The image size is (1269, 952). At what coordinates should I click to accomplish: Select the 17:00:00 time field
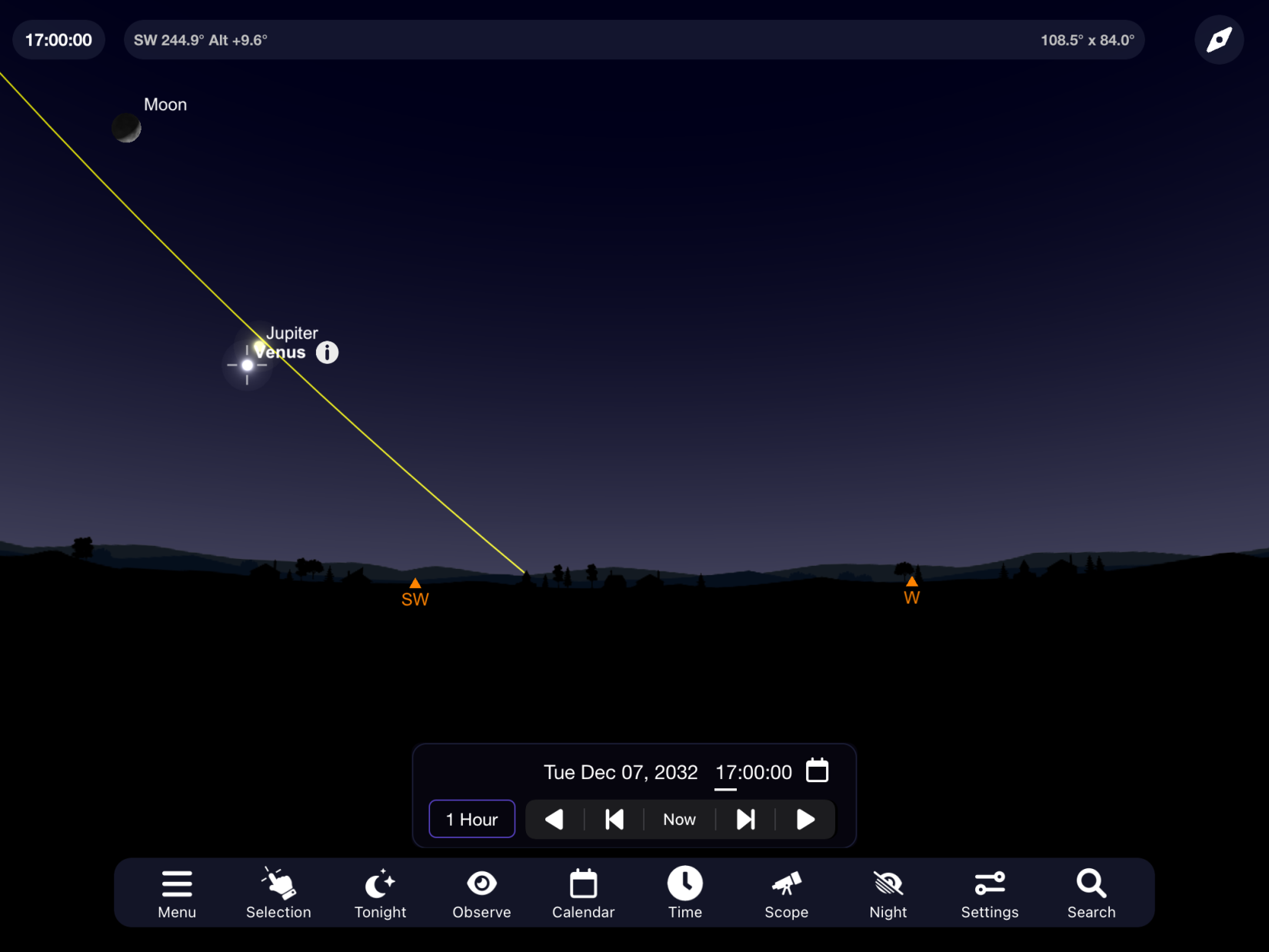(x=753, y=773)
